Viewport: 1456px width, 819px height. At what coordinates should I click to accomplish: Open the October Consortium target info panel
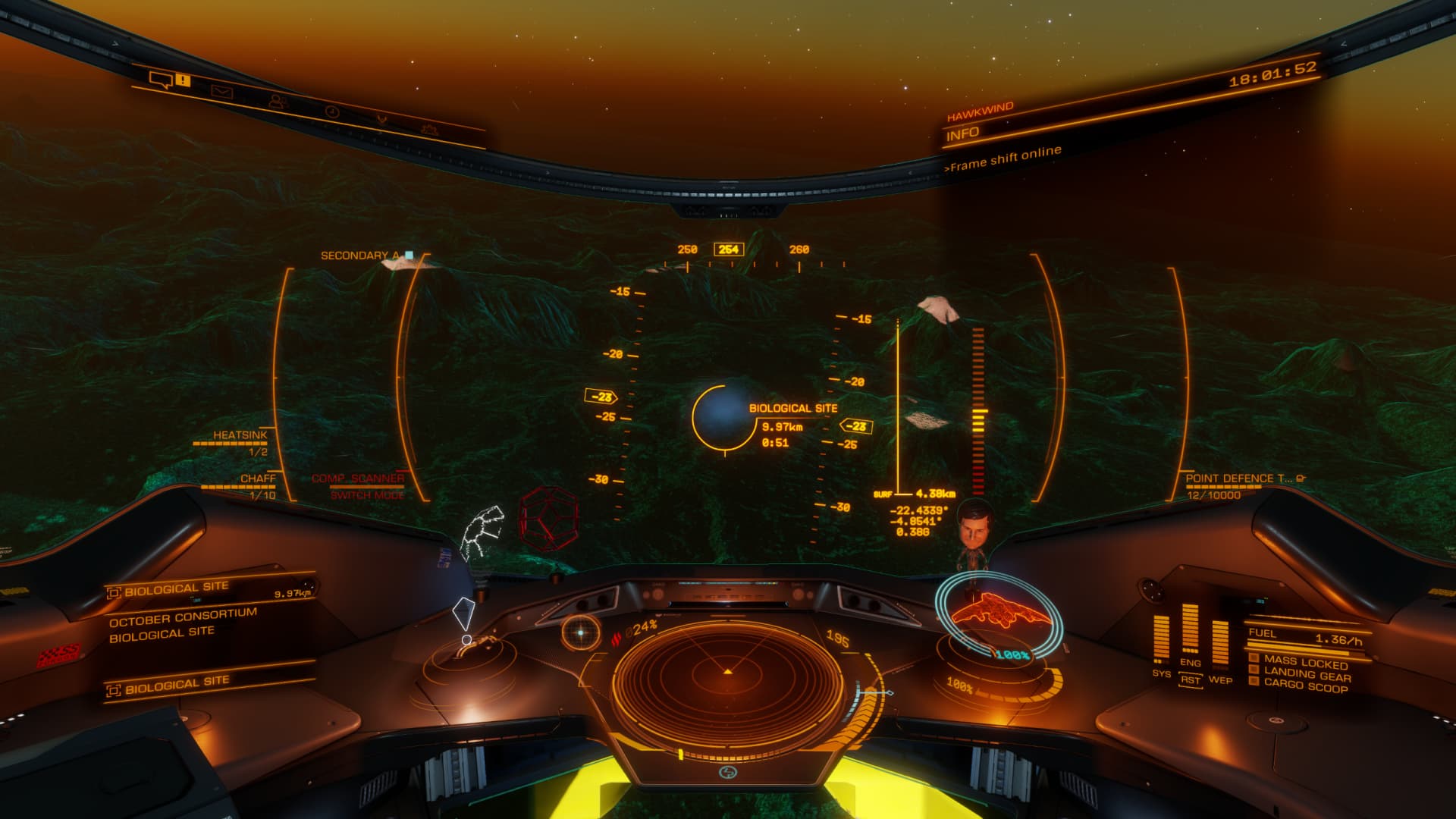click(184, 623)
